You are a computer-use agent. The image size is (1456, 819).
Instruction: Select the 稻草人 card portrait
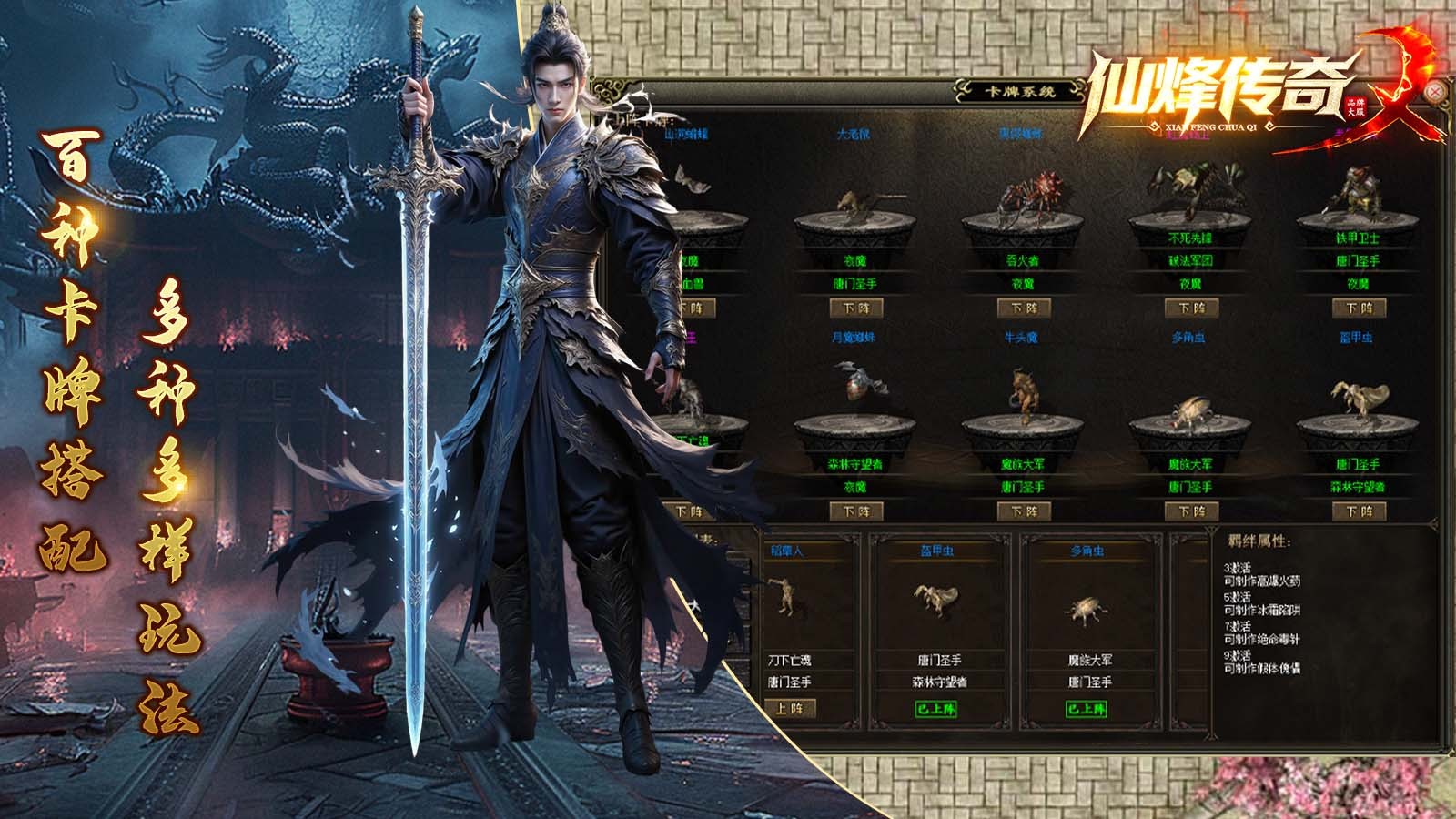(x=784, y=596)
